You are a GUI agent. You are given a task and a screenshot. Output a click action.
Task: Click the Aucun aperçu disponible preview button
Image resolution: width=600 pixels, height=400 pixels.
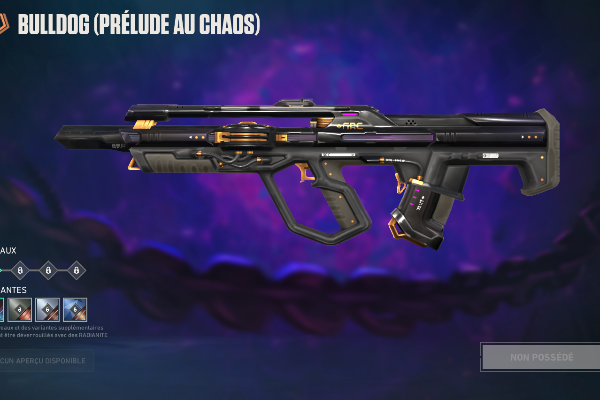pos(46,361)
